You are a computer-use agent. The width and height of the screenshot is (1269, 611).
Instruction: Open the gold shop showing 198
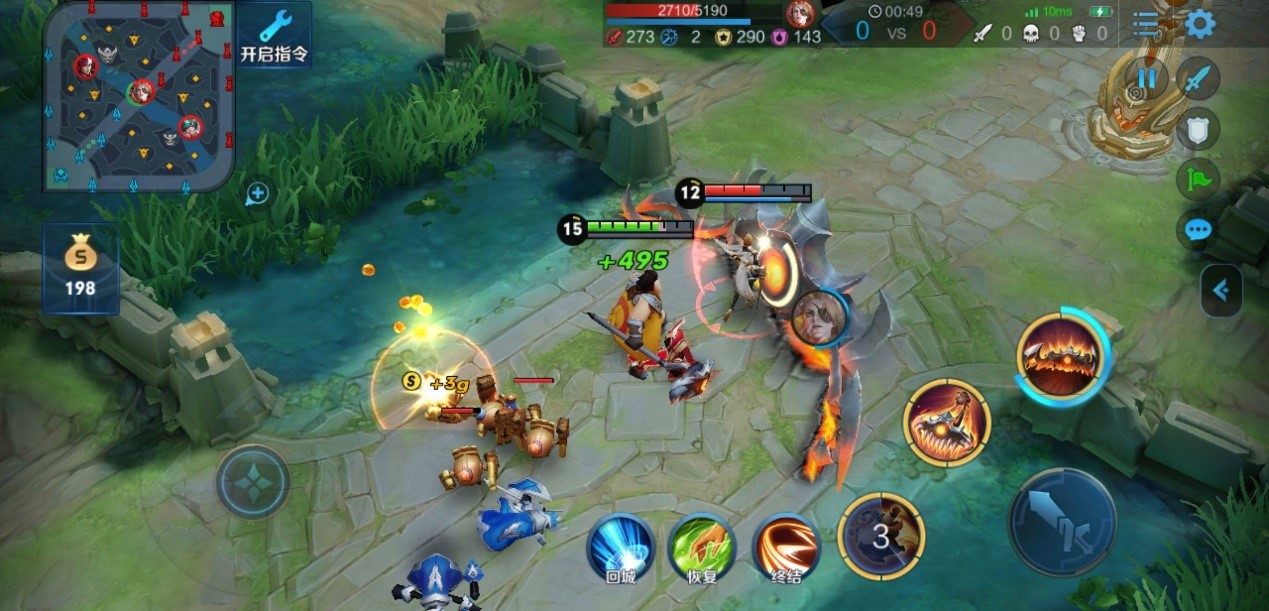pos(80,268)
